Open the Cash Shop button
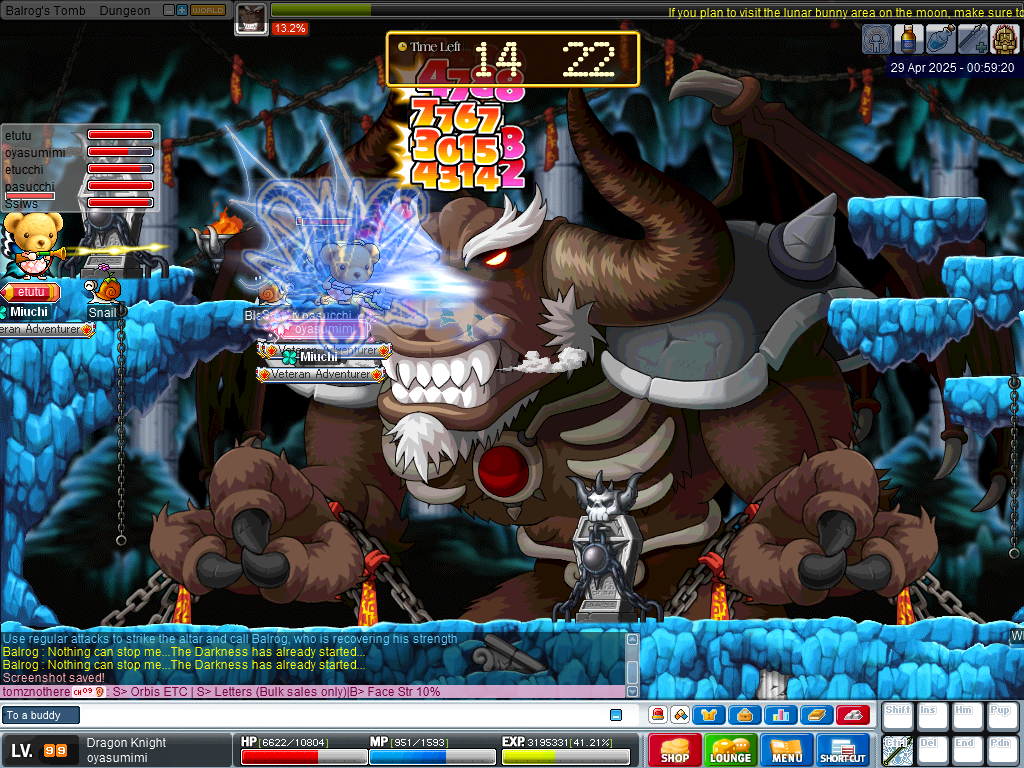This screenshot has width=1024, height=768. [x=675, y=750]
